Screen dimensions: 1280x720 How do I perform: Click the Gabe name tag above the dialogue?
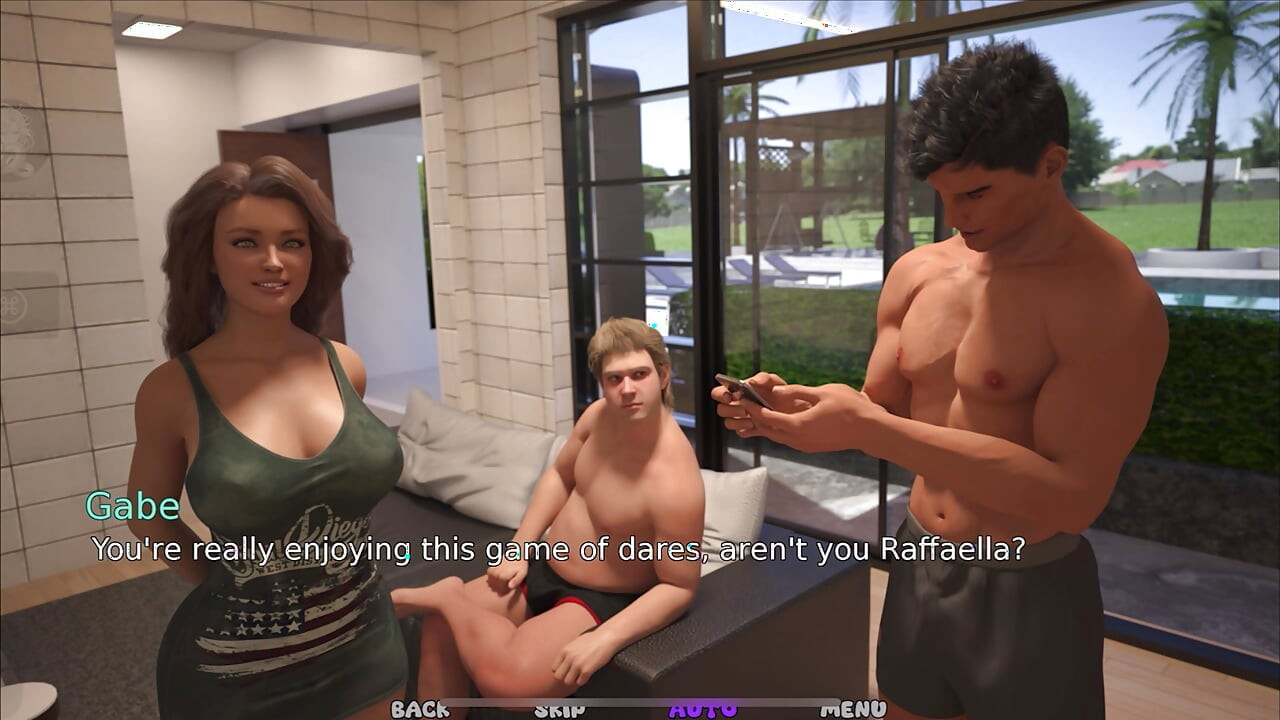[133, 507]
